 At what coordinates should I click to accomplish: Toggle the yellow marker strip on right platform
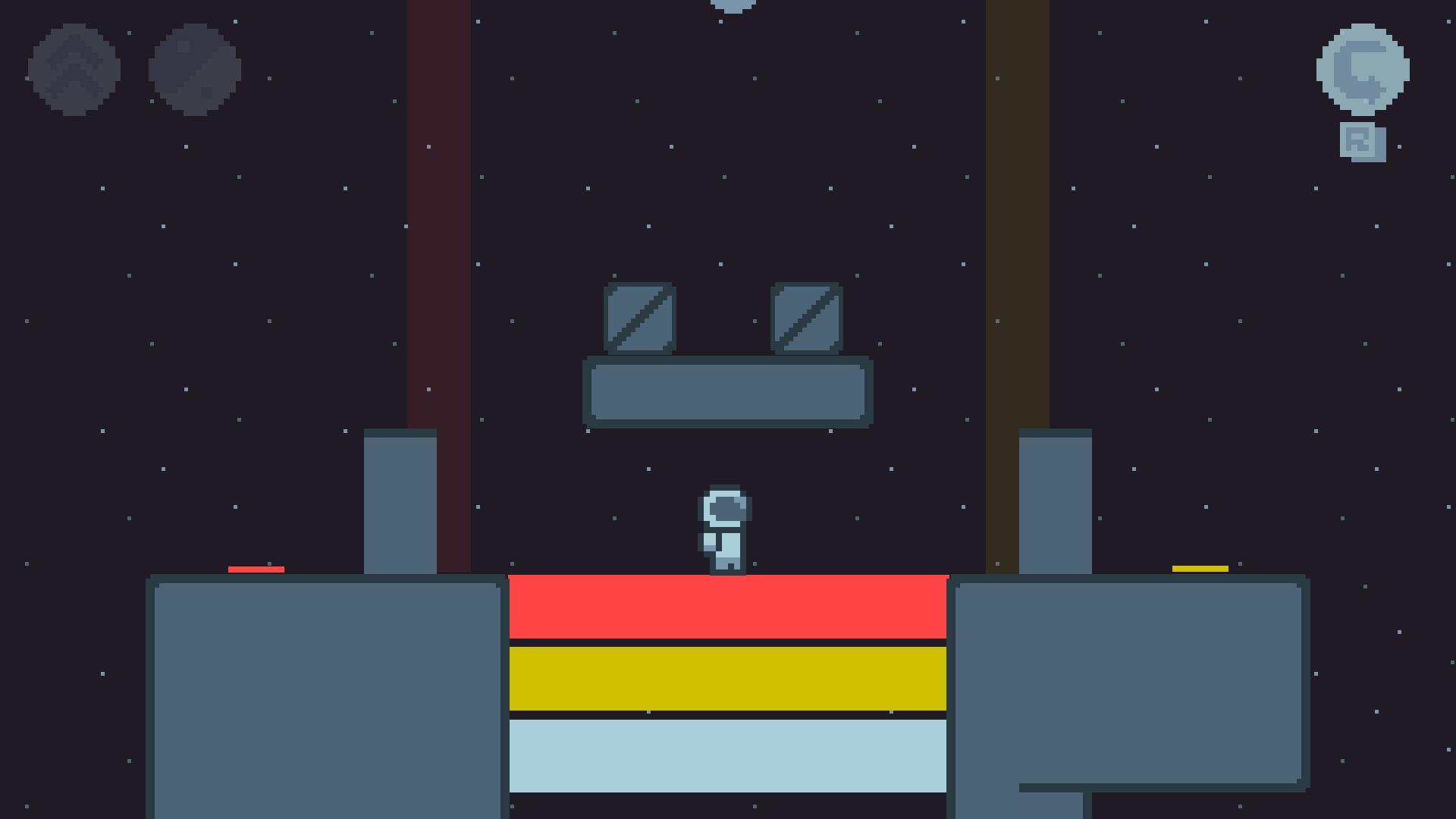pyautogui.click(x=1200, y=567)
